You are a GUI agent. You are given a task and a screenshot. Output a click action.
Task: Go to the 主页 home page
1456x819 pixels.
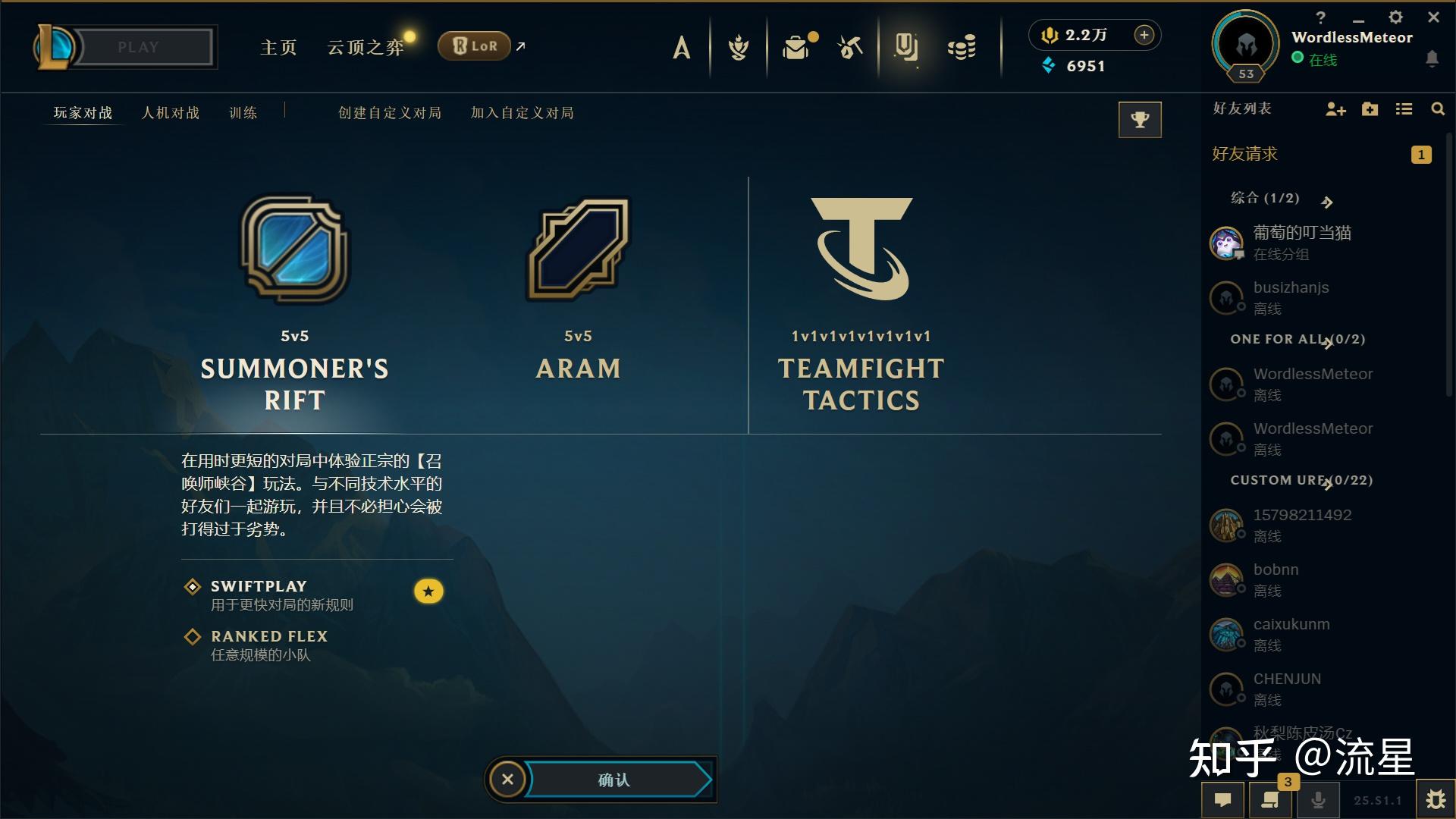click(x=278, y=48)
